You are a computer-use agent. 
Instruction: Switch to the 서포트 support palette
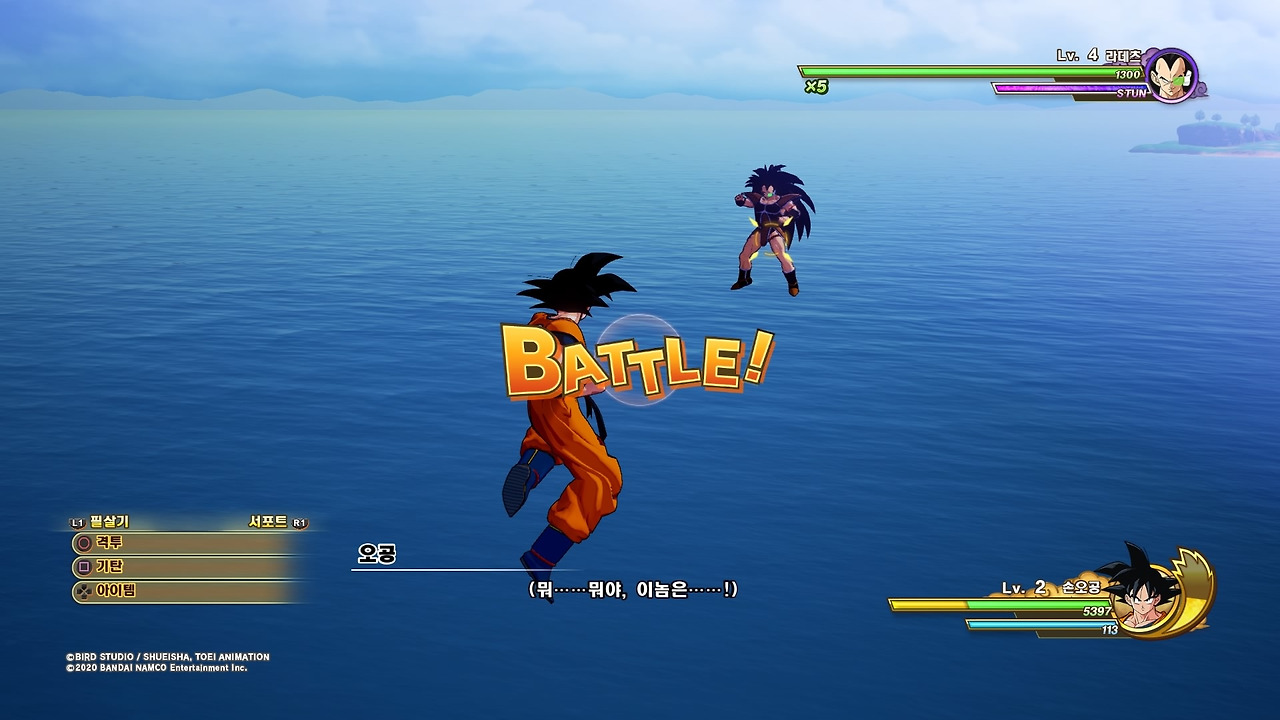[268, 522]
